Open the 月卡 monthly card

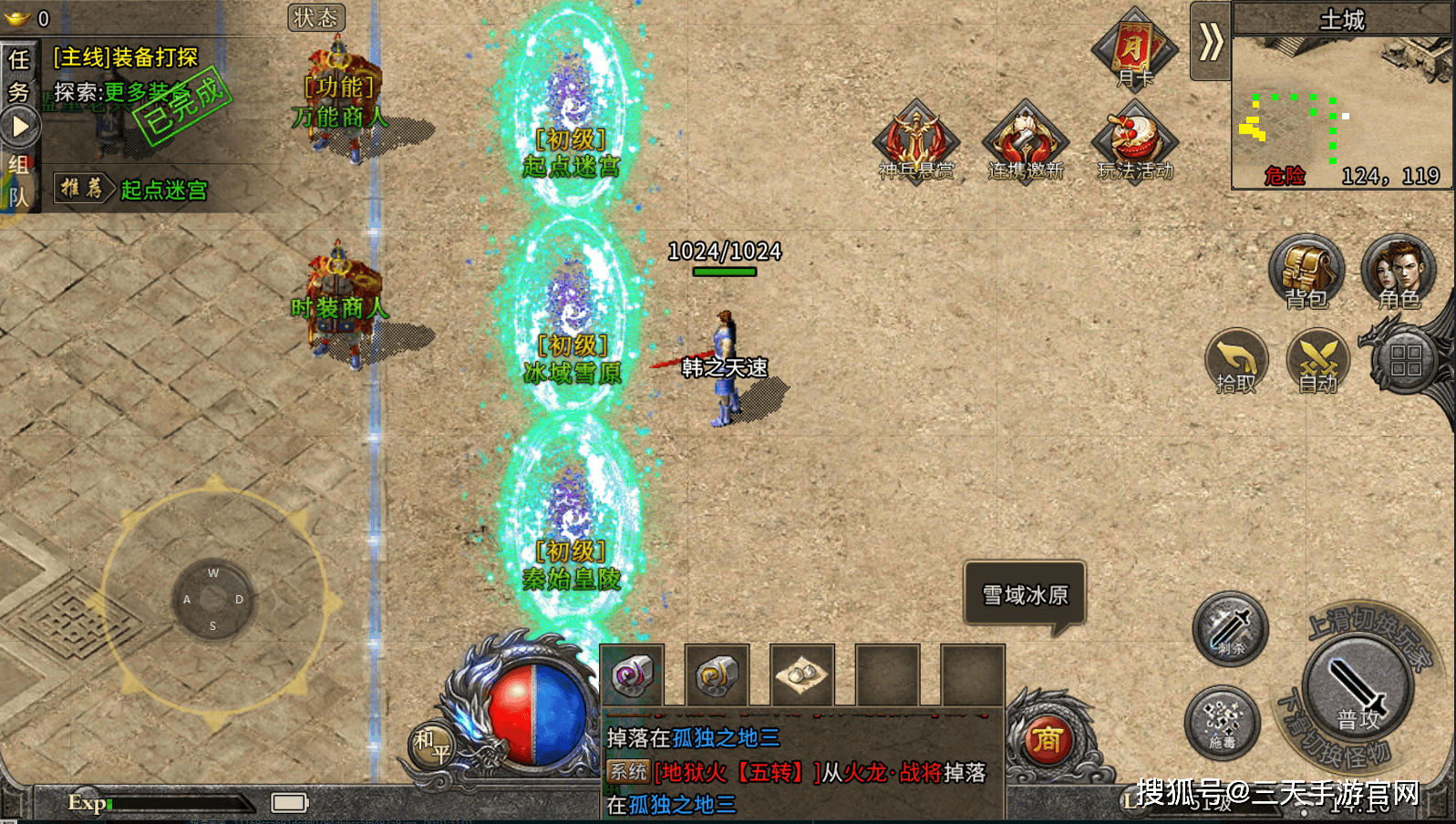point(1134,49)
